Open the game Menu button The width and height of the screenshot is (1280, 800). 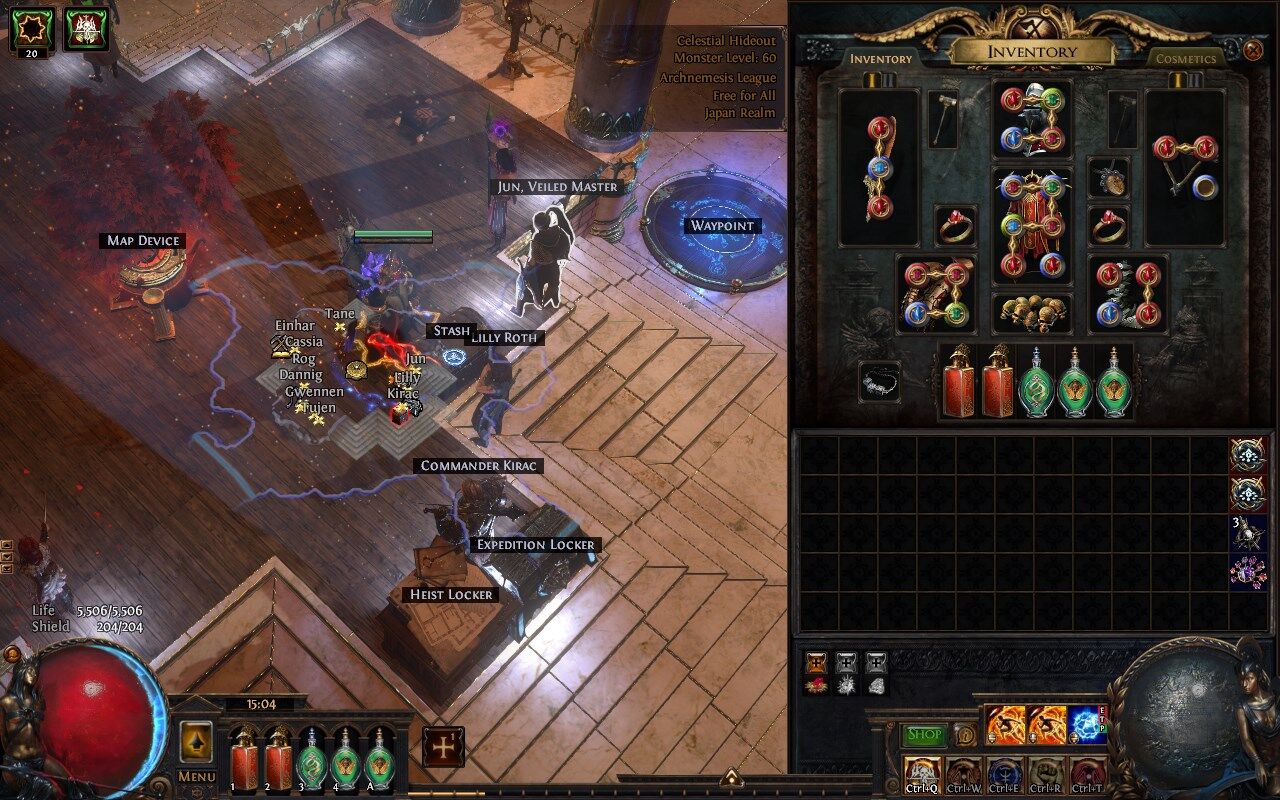click(x=197, y=776)
